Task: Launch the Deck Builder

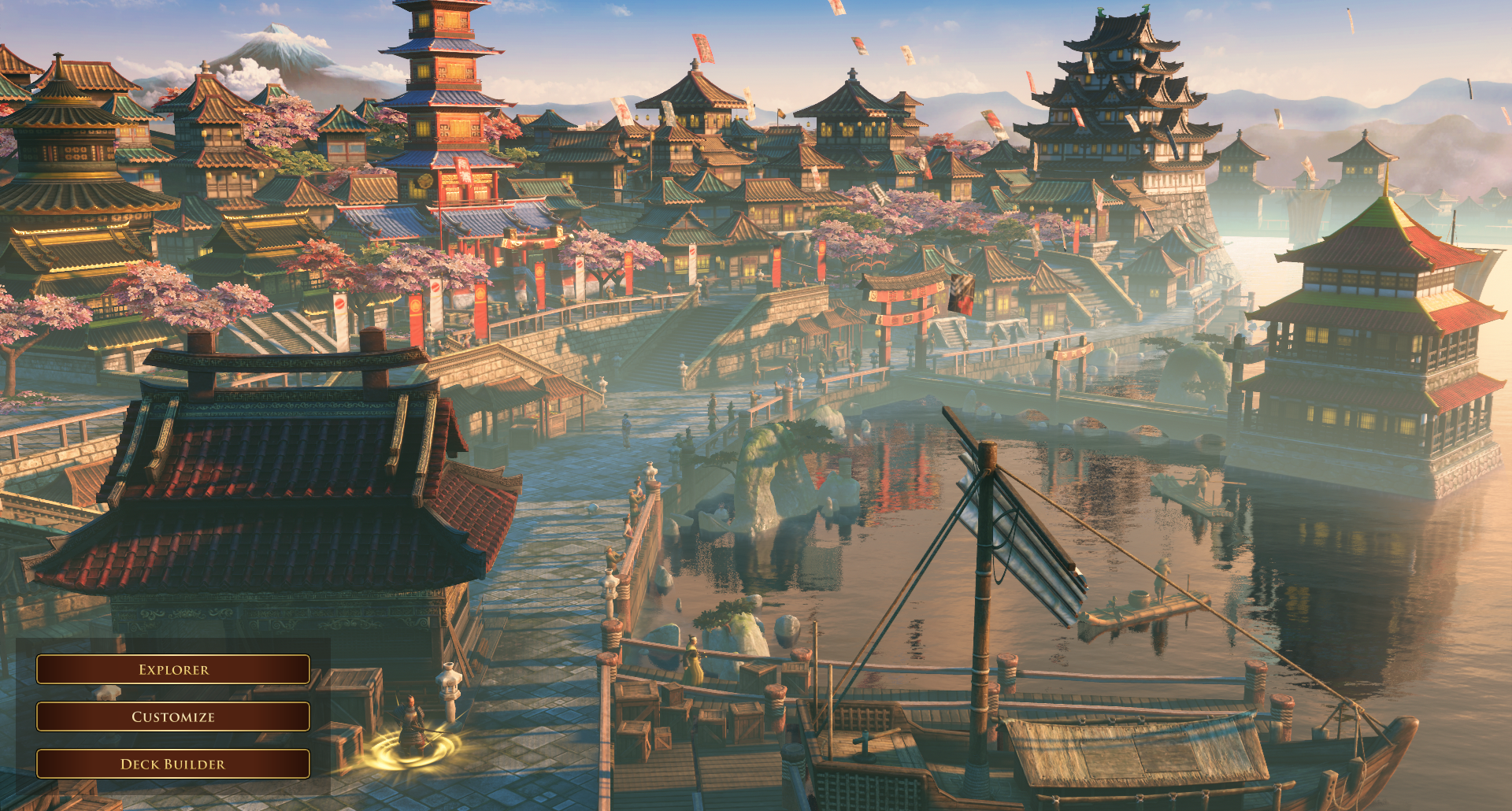Action: pyautogui.click(x=173, y=764)
